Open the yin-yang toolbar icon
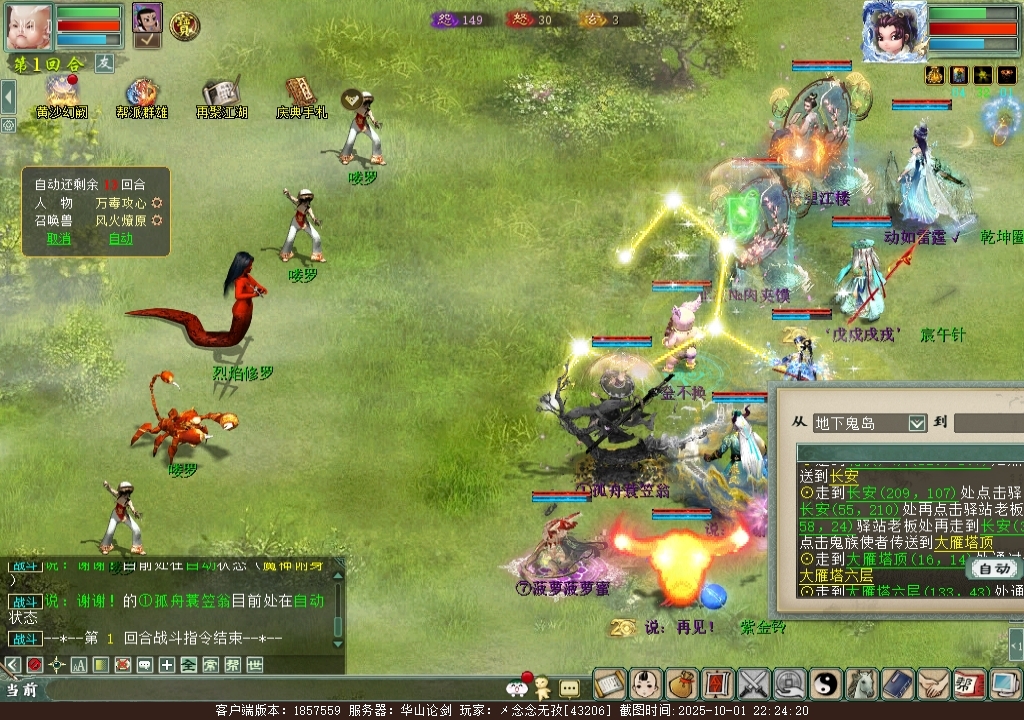The height and width of the screenshot is (720, 1024). [x=826, y=684]
